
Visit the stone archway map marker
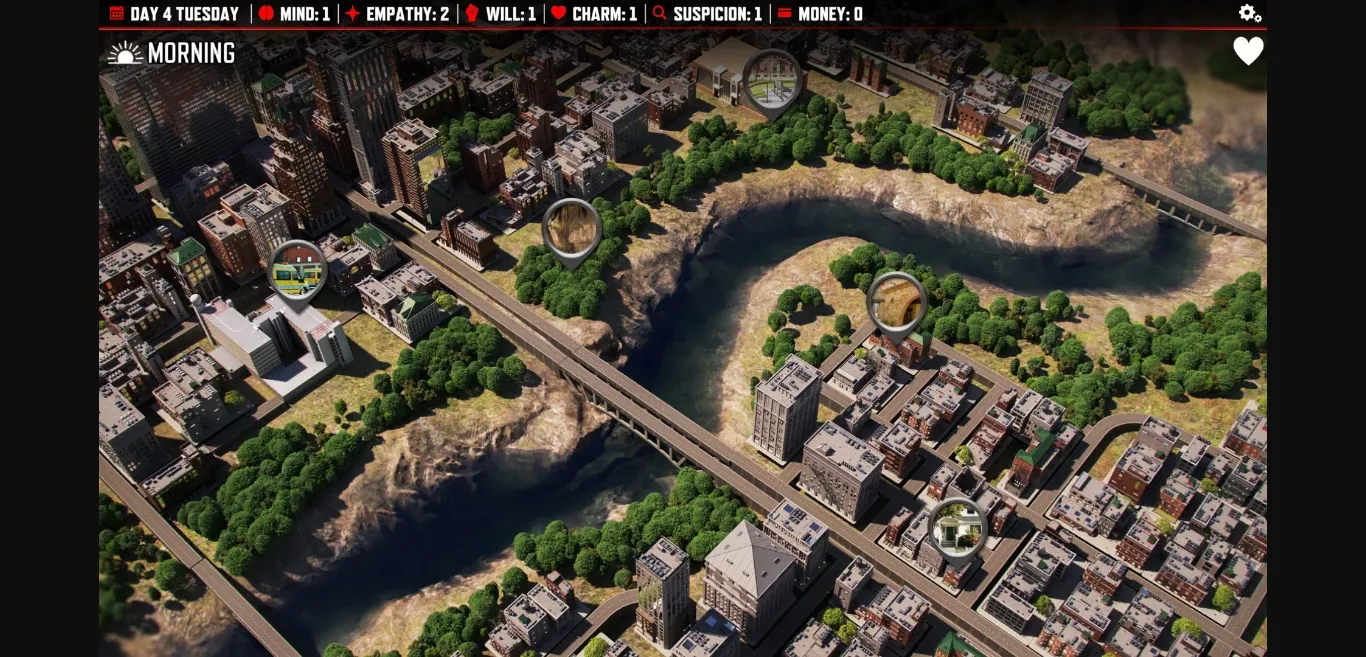coord(896,302)
